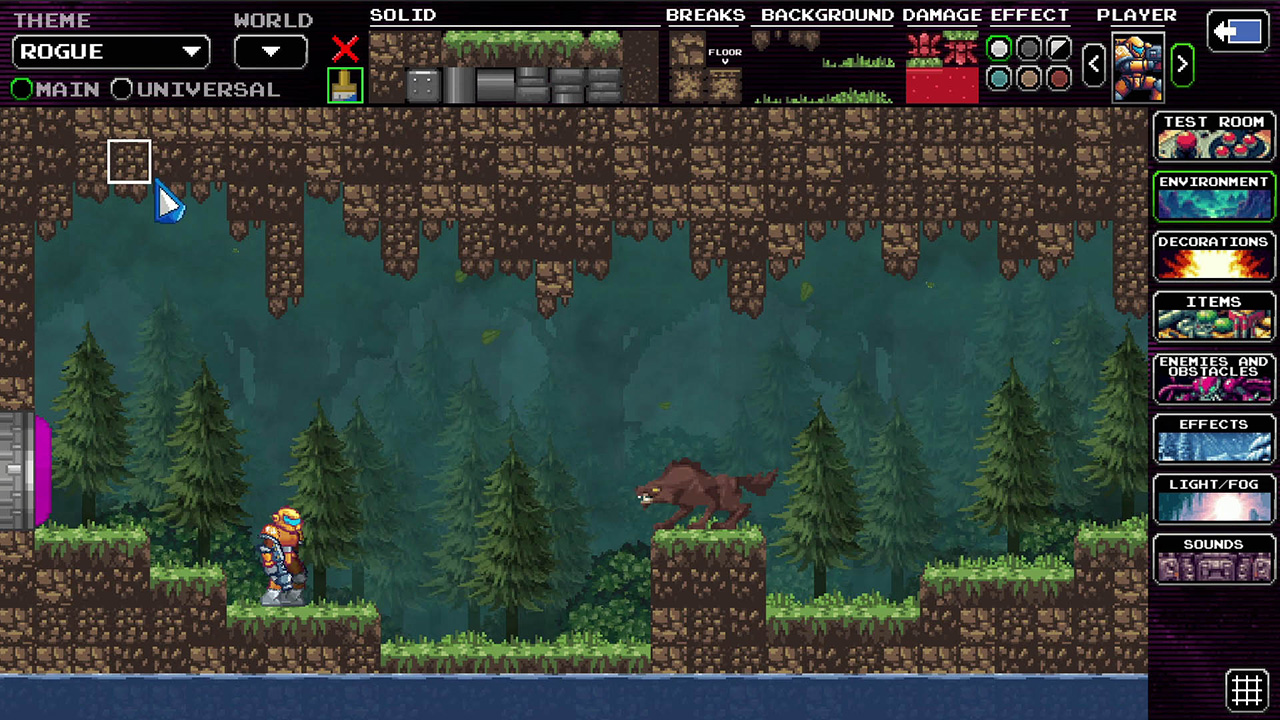
Task: Enable the red X eraser mode
Action: (344, 50)
